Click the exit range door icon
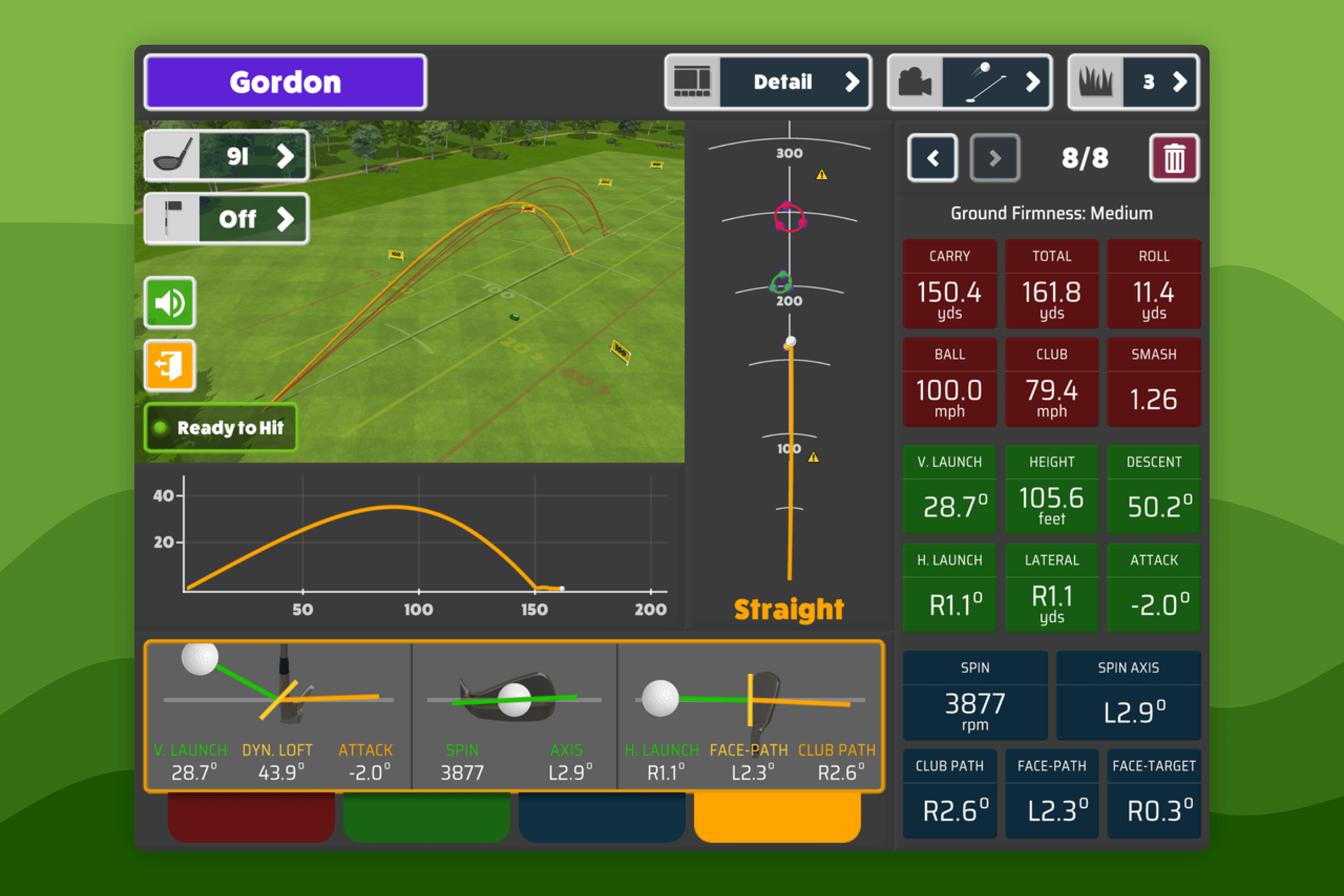Image resolution: width=1344 pixels, height=896 pixels. pos(169,366)
